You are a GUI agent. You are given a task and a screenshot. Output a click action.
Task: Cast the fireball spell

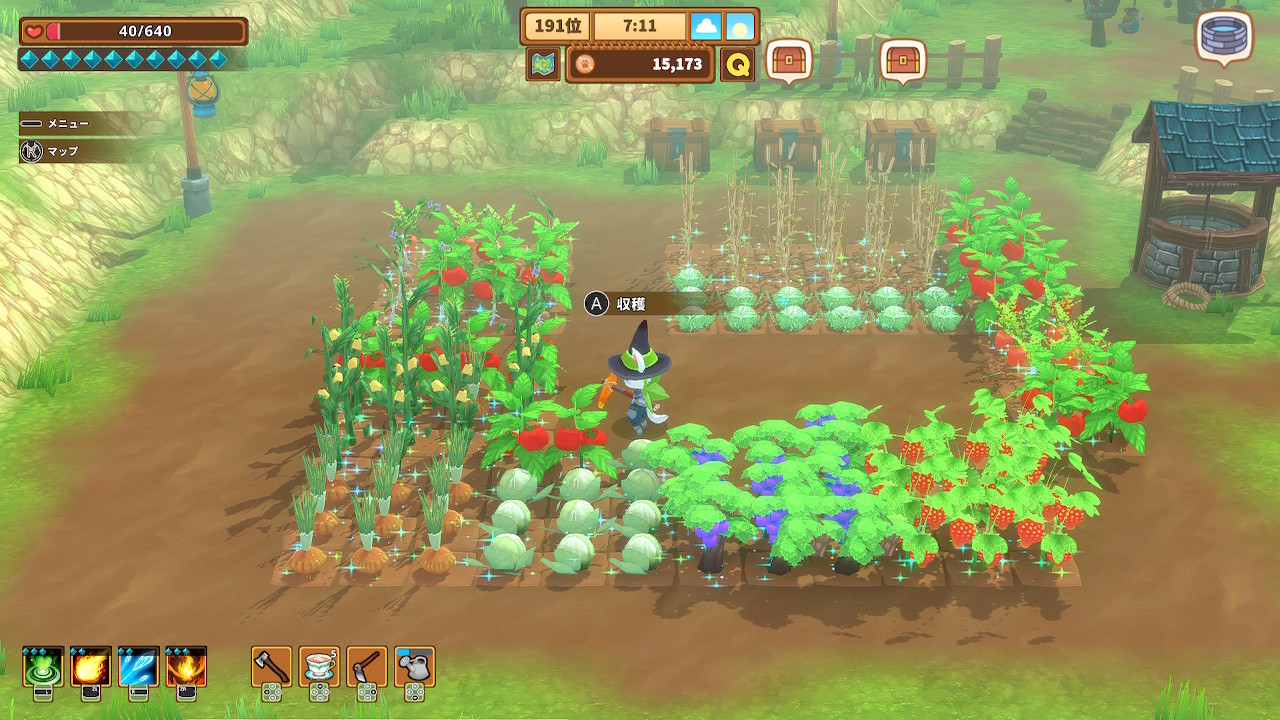click(x=91, y=667)
